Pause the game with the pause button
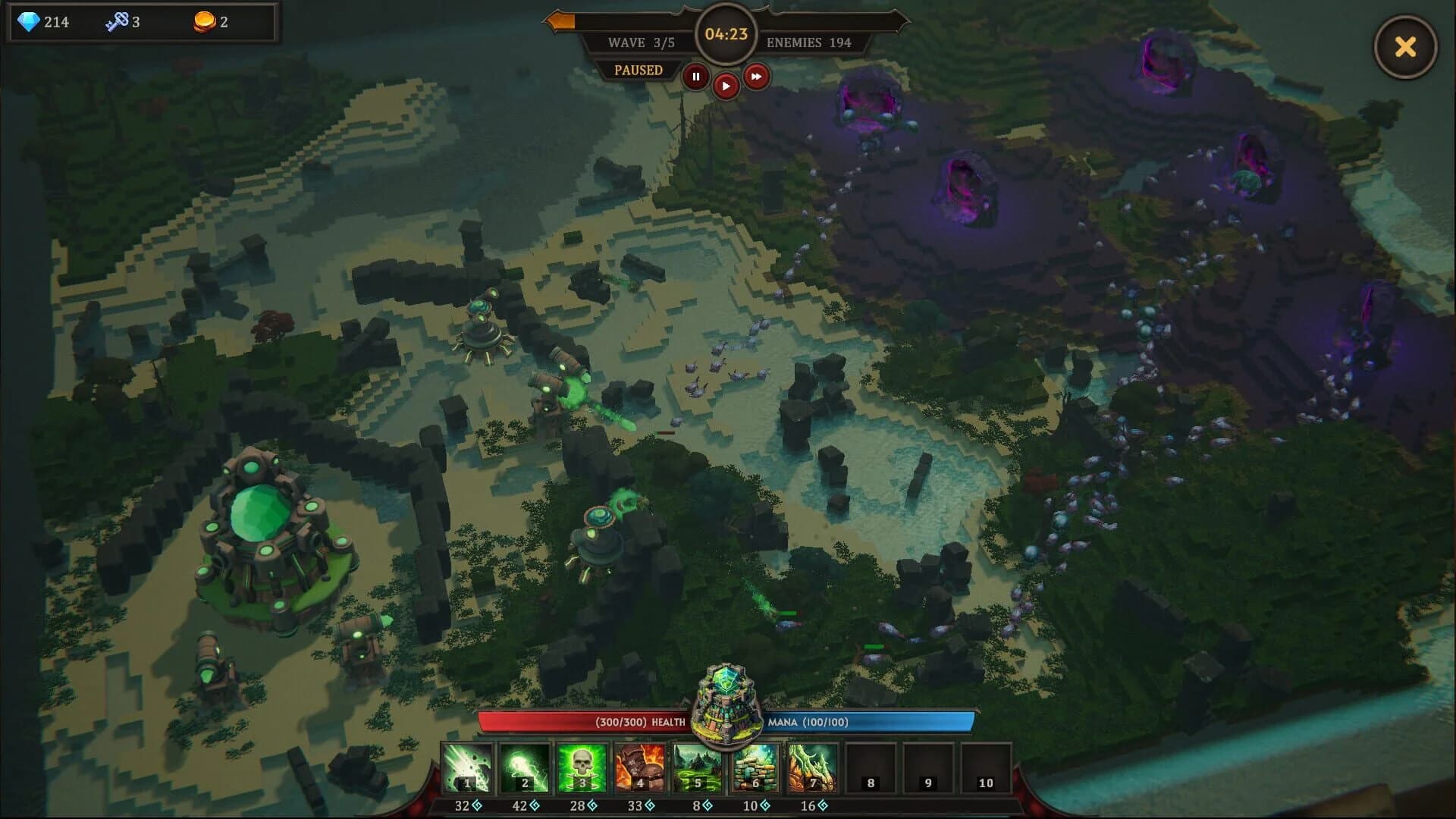The image size is (1456, 819). [x=695, y=76]
